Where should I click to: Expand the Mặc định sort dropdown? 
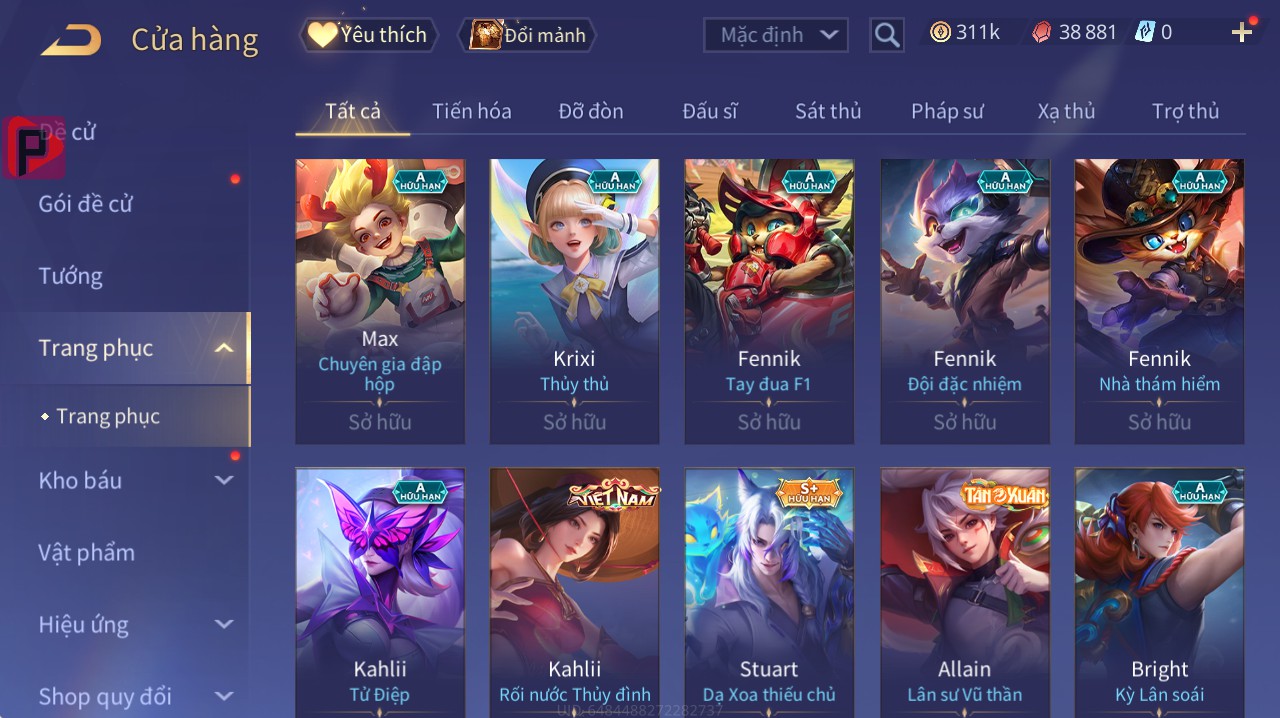click(775, 36)
